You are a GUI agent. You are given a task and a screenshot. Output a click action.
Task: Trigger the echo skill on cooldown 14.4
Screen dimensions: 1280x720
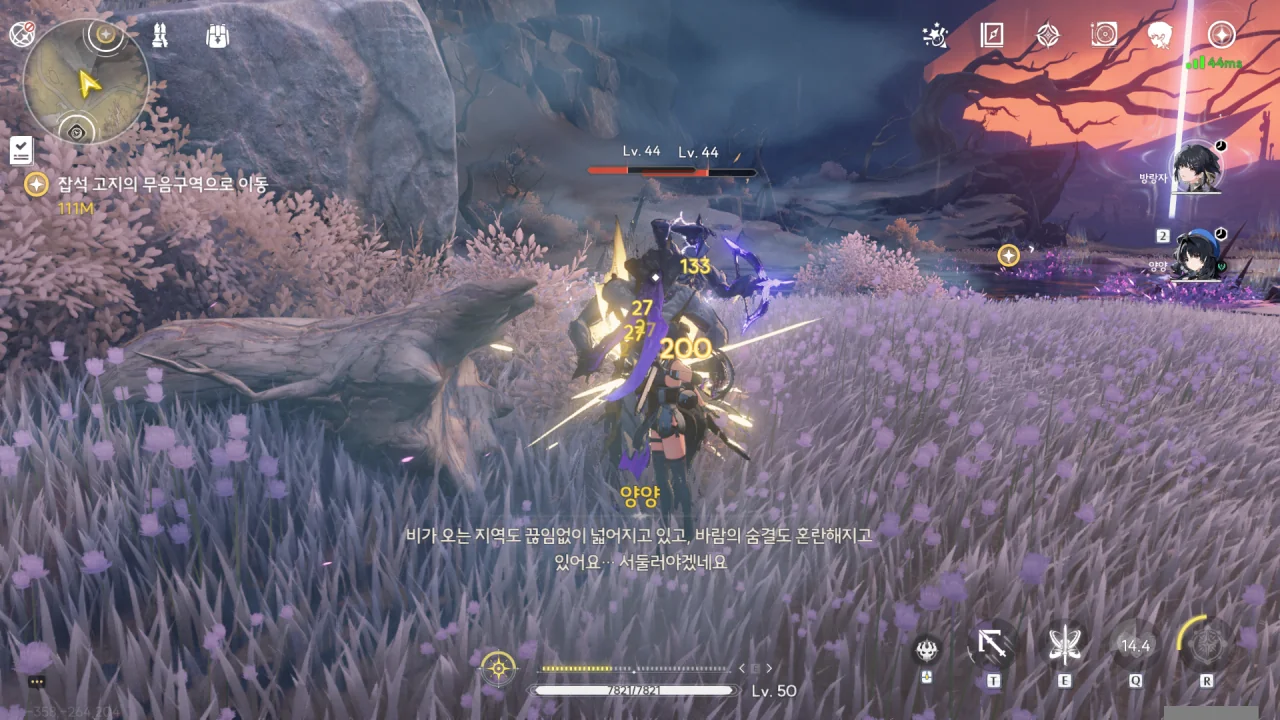click(1135, 646)
